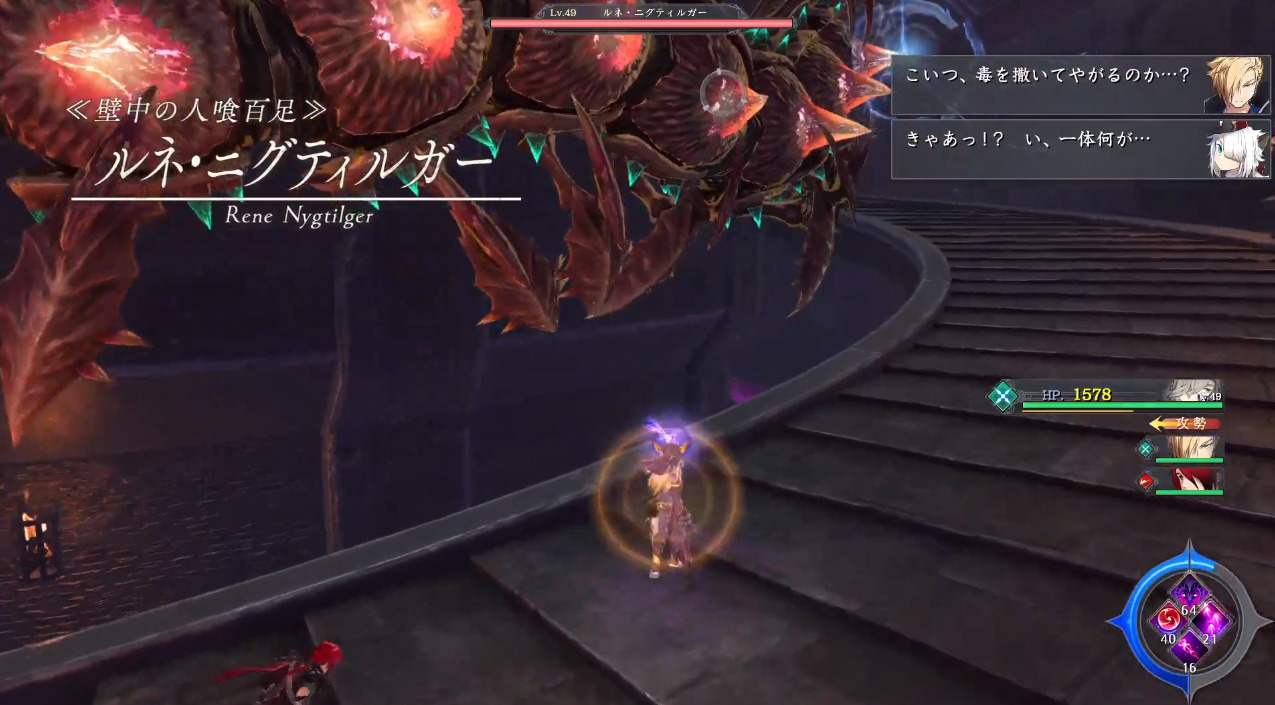The height and width of the screenshot is (705, 1275).
Task: Cast the pink ribbon skill costing 16
Action: click(1188, 648)
